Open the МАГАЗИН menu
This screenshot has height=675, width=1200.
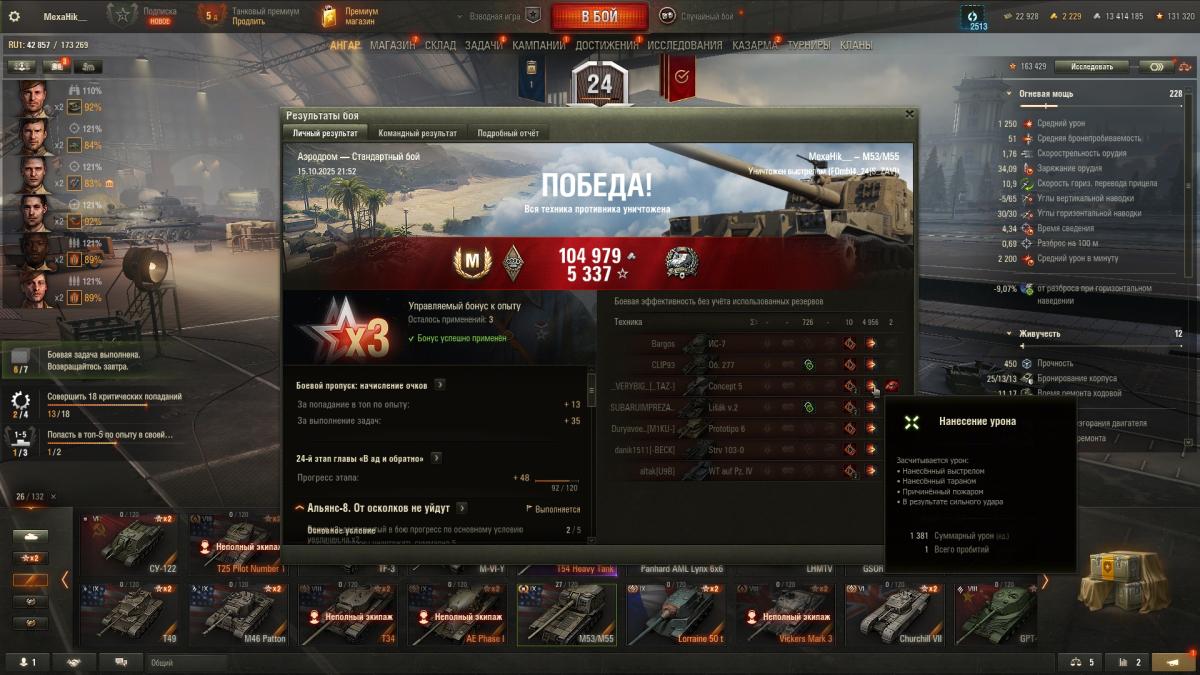click(x=392, y=45)
